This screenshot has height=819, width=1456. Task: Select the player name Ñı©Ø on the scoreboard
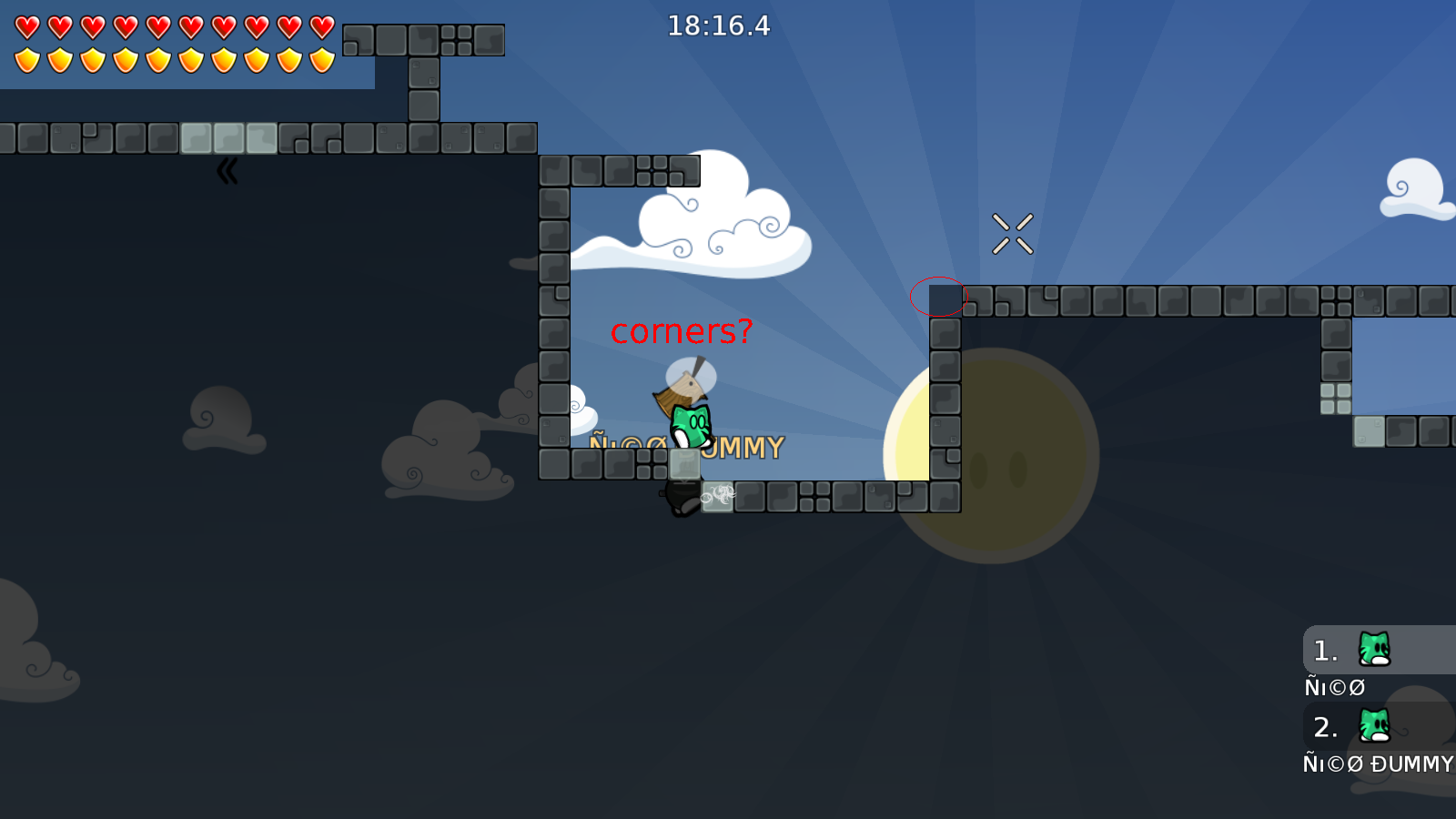tap(1334, 687)
